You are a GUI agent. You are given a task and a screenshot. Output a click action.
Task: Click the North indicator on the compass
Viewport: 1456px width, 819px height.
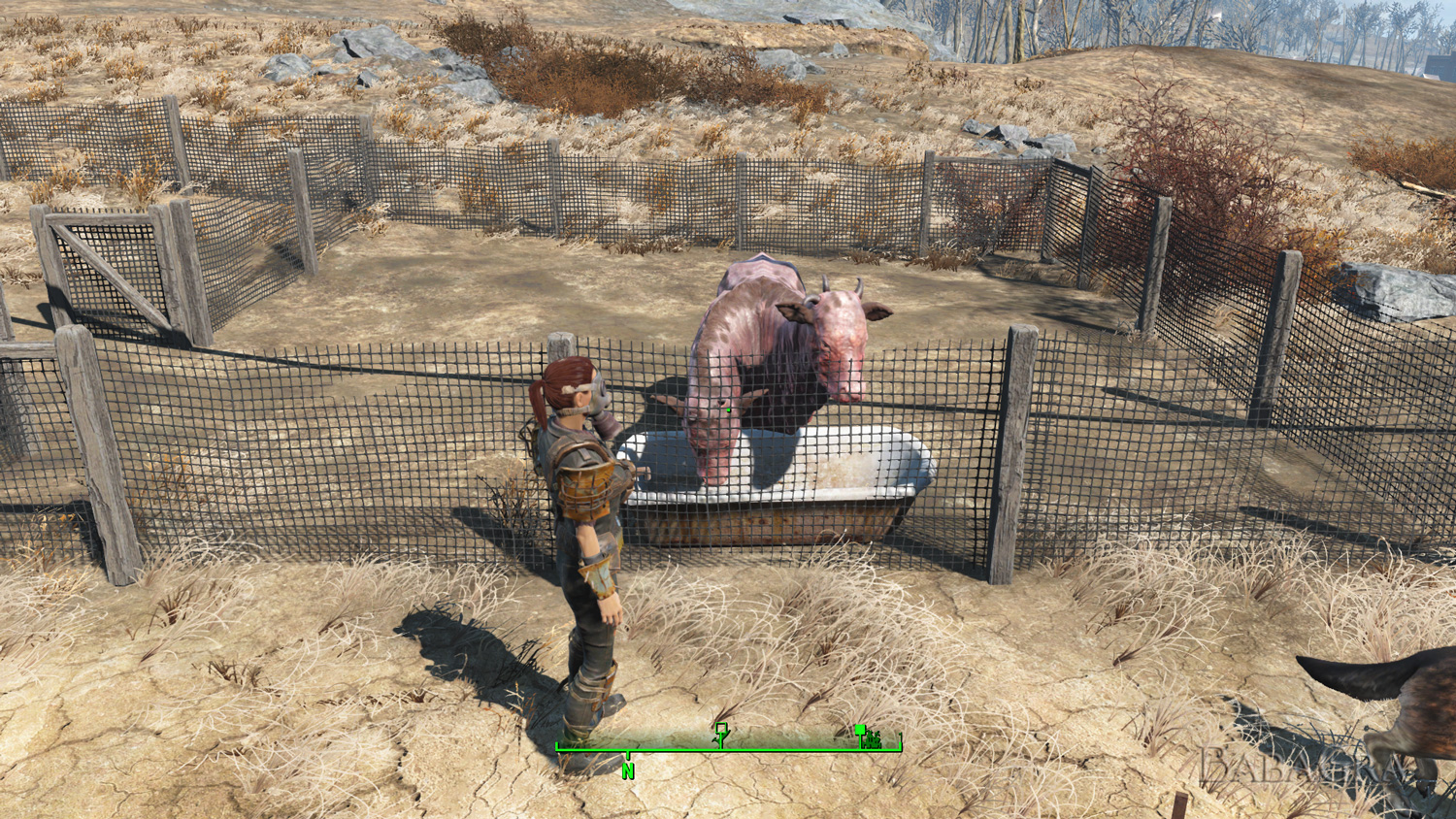(628, 771)
